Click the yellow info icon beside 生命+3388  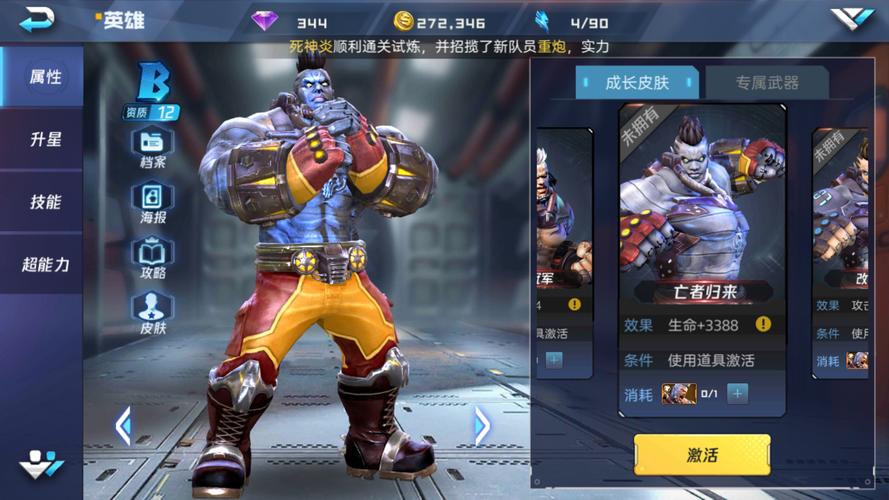pos(763,324)
